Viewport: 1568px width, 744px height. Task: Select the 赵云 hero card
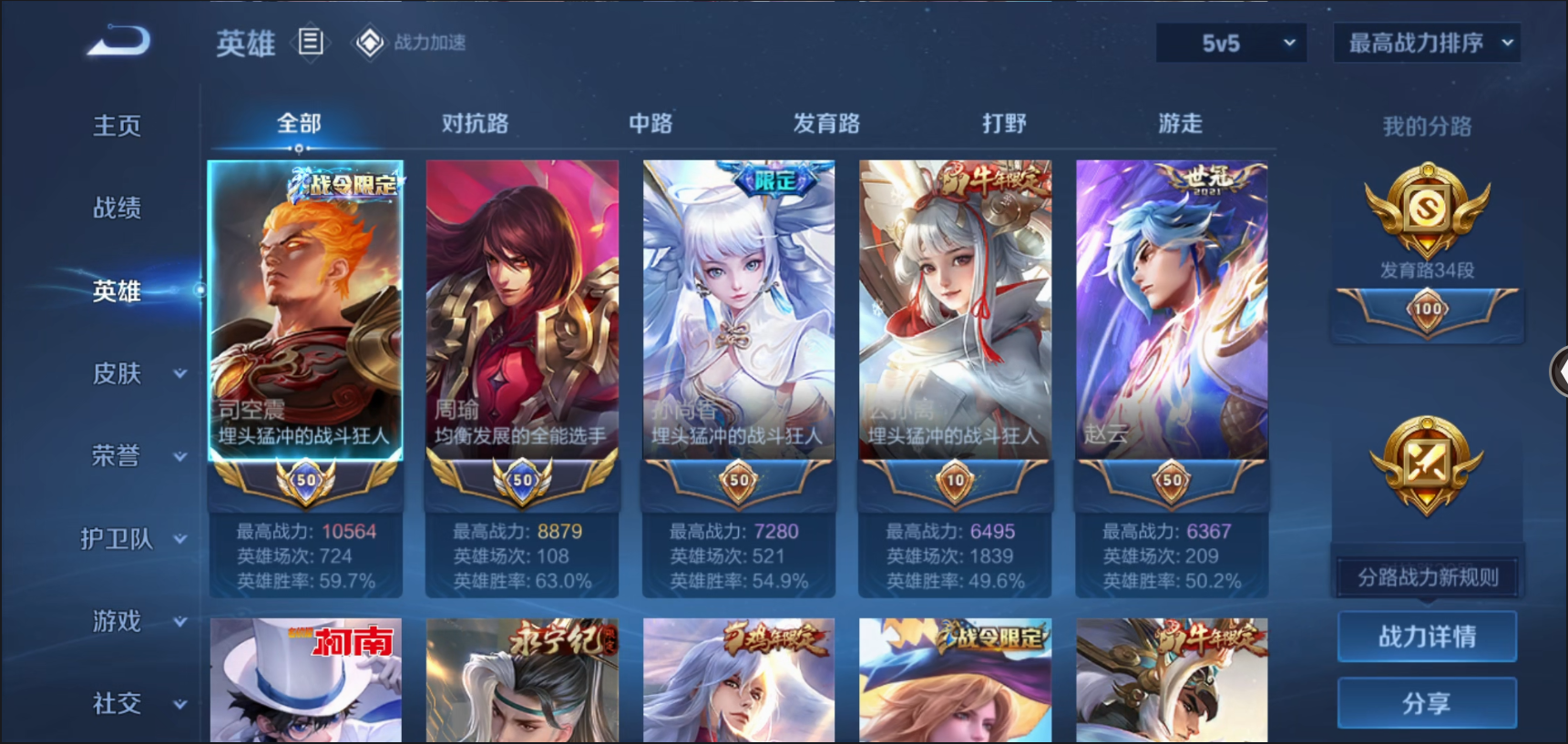(x=1172, y=310)
